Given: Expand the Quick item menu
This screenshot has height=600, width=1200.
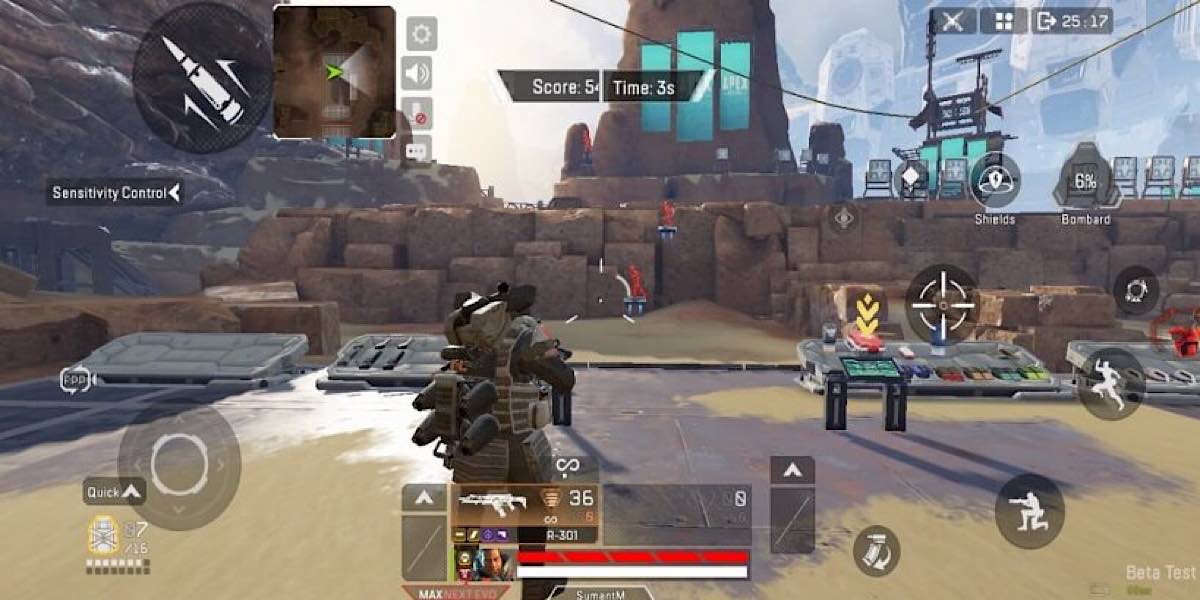Looking at the screenshot, I should pyautogui.click(x=115, y=491).
